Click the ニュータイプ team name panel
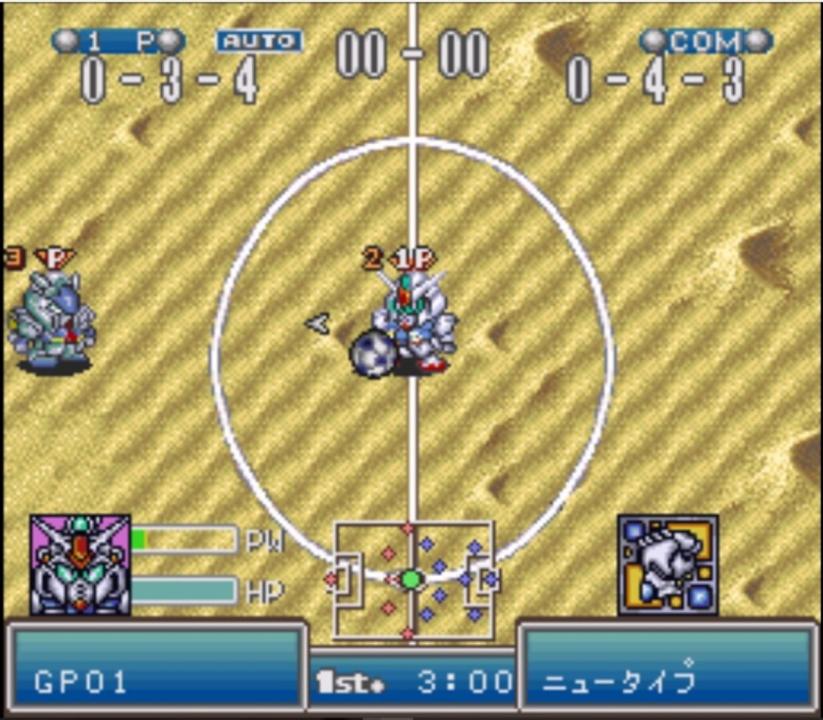 coord(668,671)
